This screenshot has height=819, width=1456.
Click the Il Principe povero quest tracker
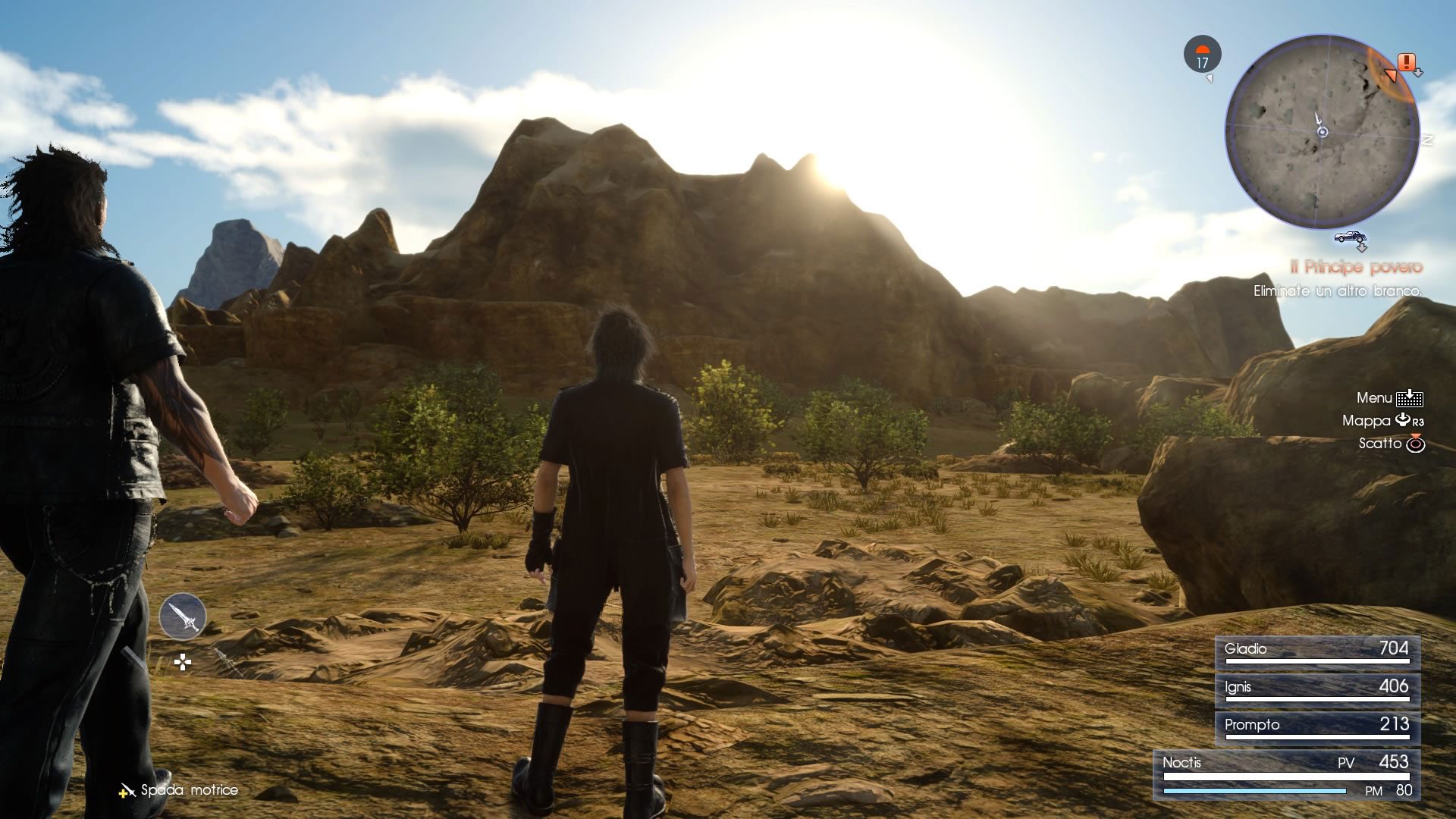(1356, 267)
